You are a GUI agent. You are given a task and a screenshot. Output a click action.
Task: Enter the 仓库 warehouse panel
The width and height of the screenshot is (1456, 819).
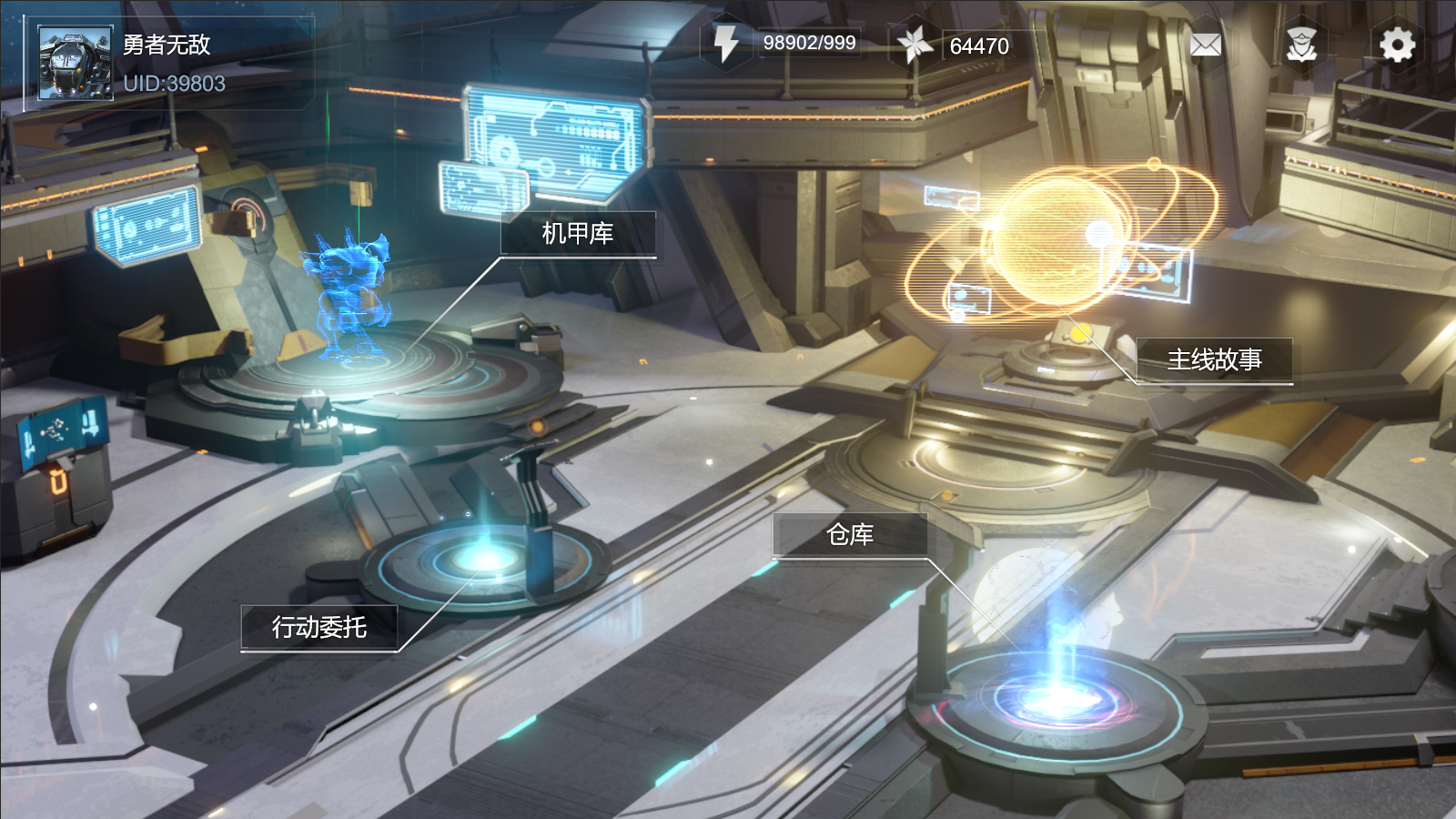point(851,535)
